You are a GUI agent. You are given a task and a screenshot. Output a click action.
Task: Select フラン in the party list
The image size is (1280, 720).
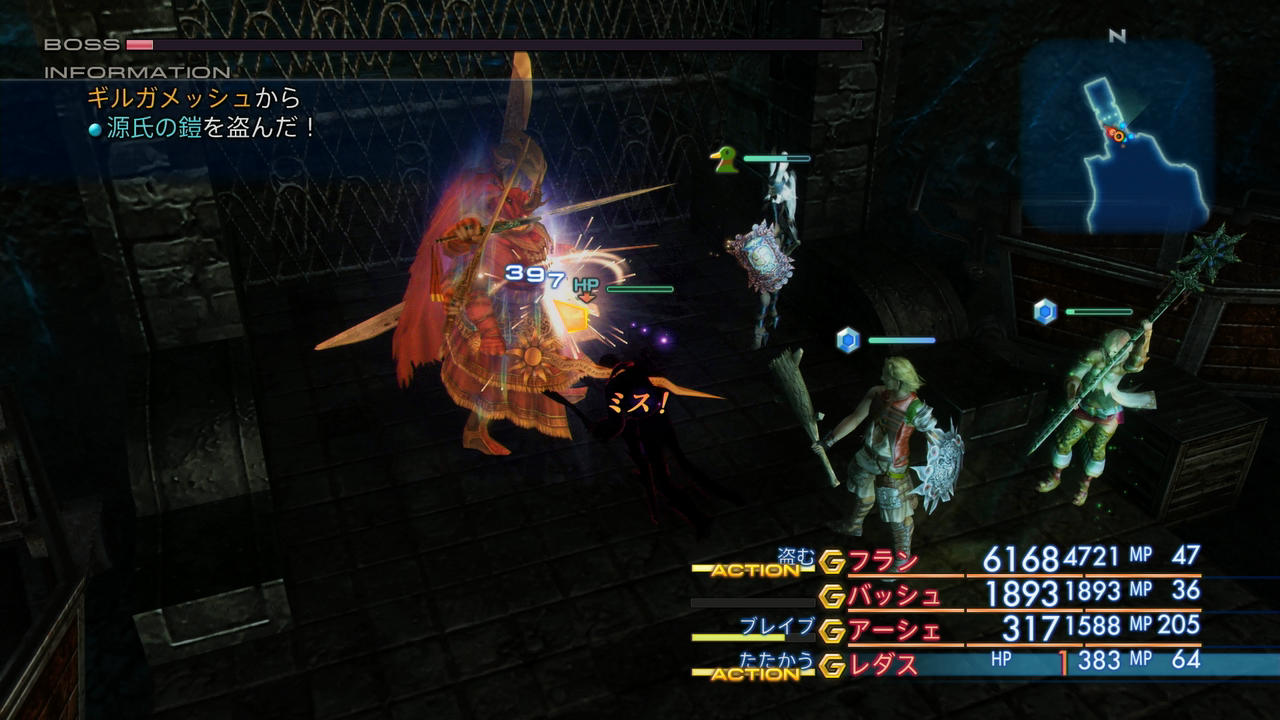(884, 561)
